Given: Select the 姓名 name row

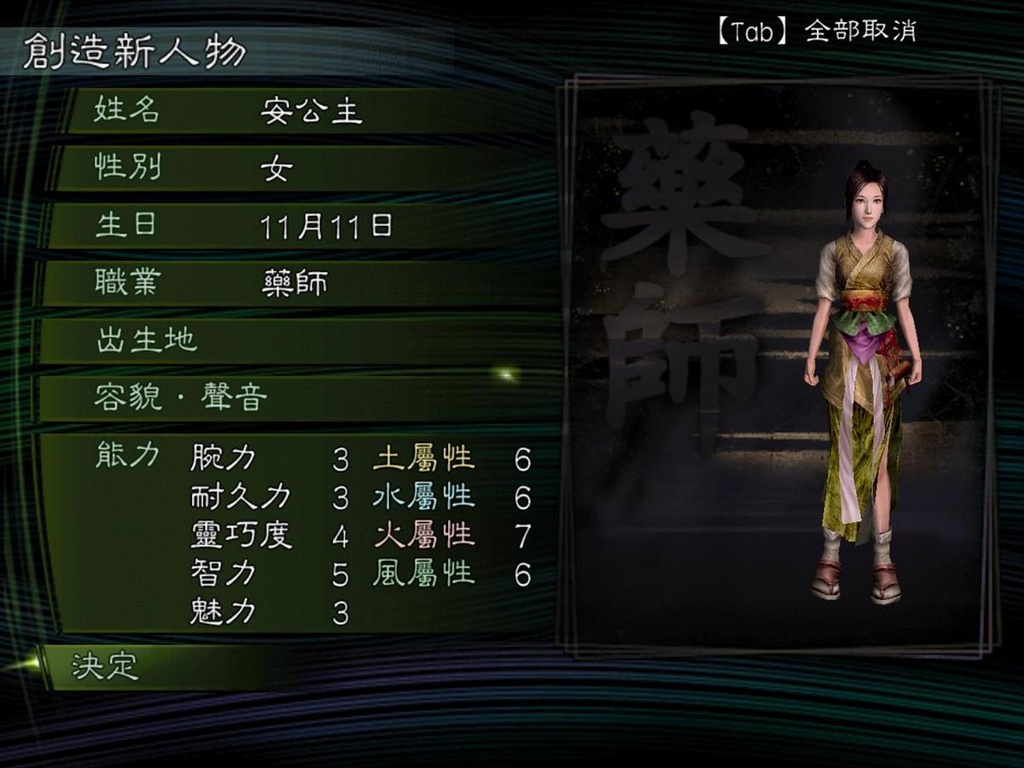Looking at the screenshot, I should pos(300,110).
